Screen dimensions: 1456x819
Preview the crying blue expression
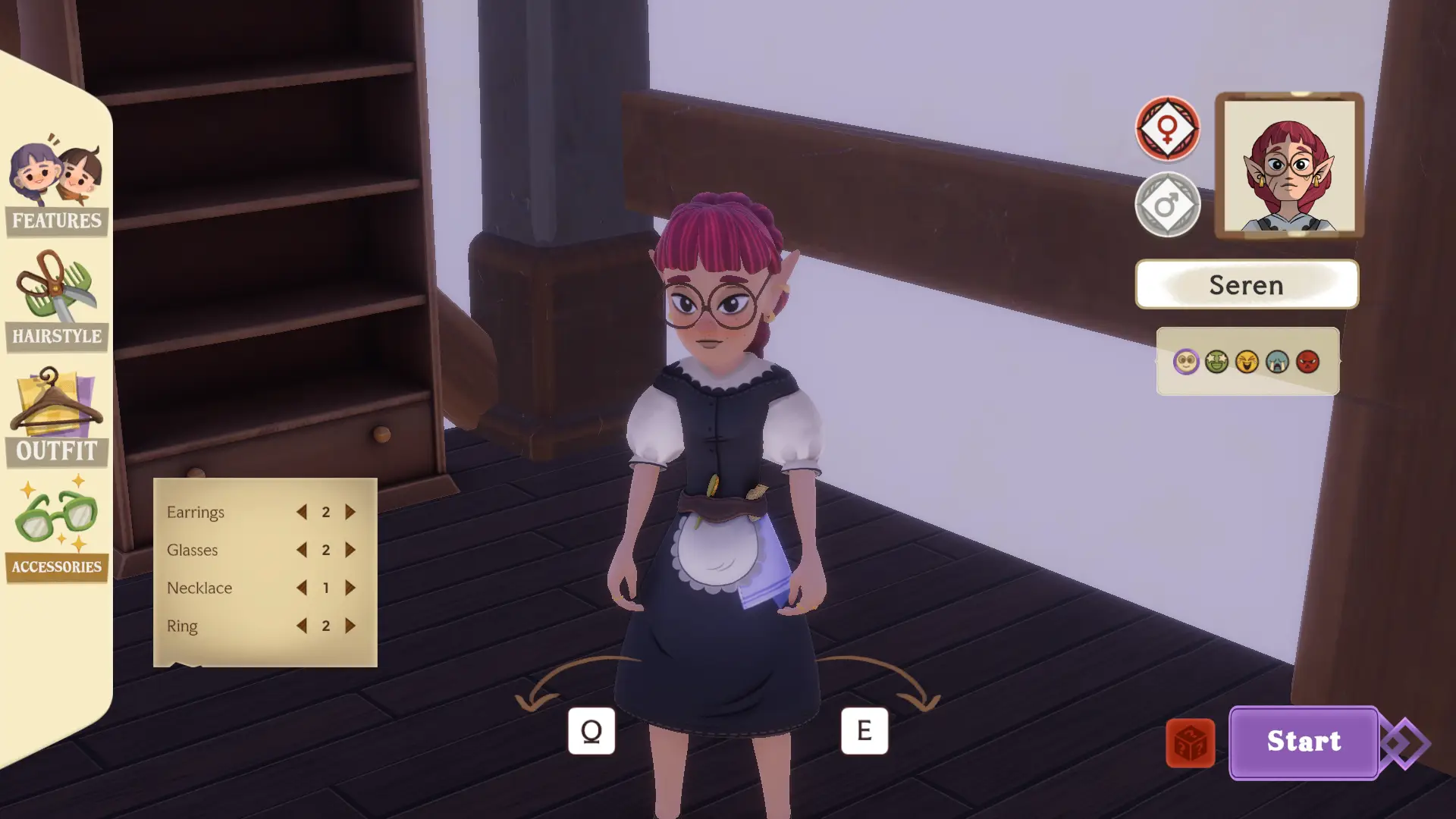click(x=1277, y=362)
